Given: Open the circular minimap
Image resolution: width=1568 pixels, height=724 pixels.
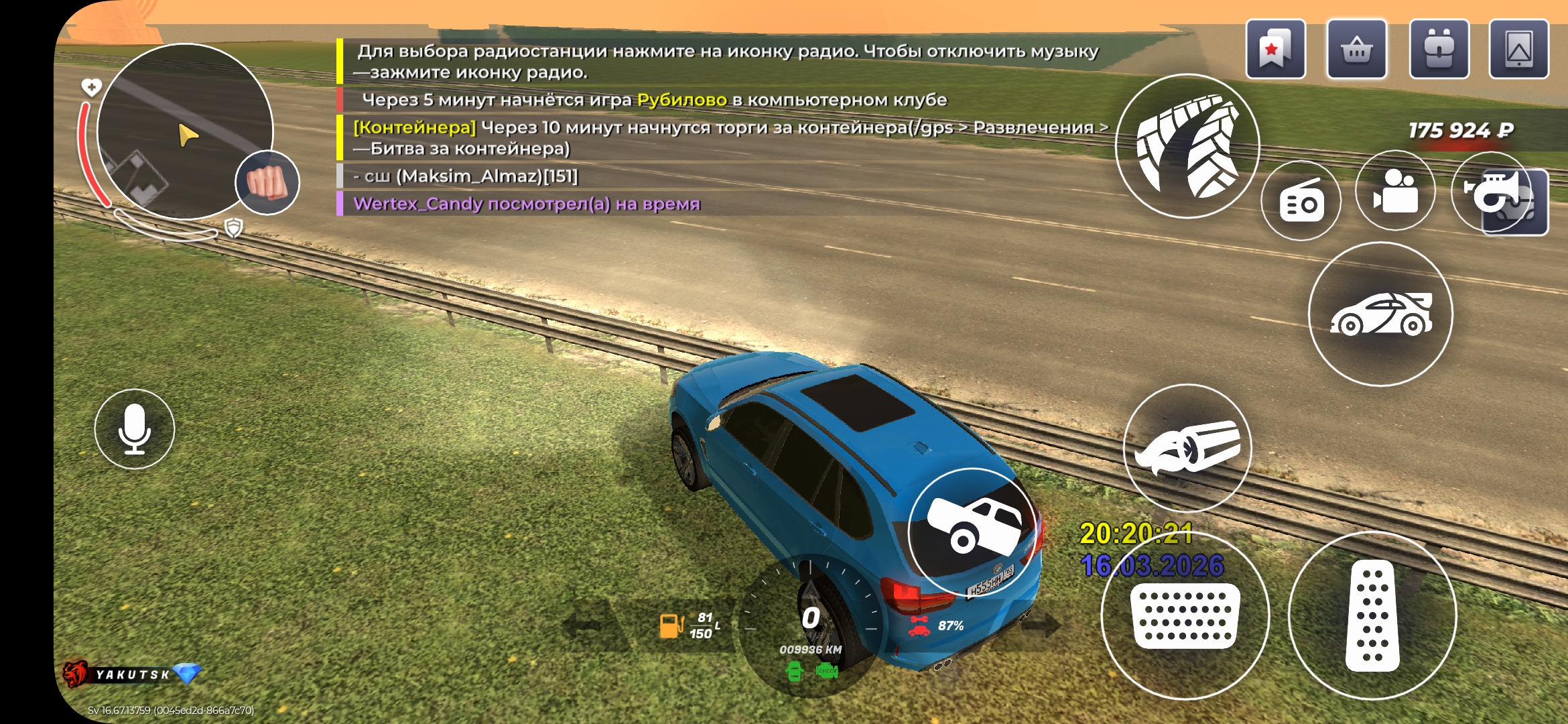Looking at the screenshot, I should click(x=185, y=131).
